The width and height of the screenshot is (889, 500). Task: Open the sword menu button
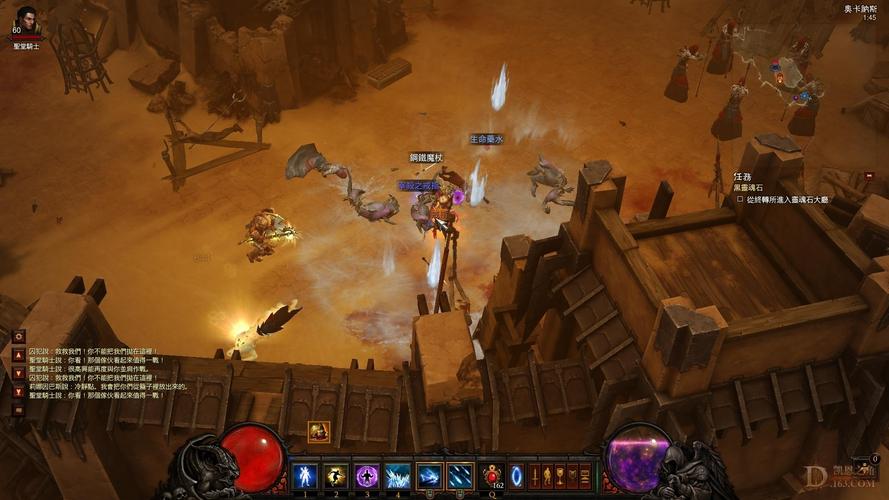click(535, 476)
